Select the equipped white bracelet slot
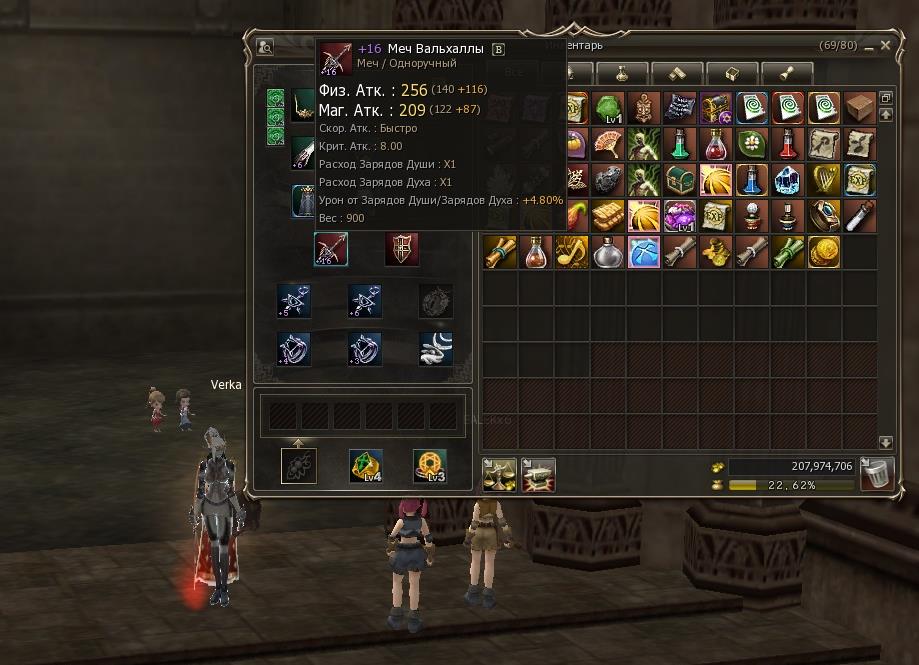Viewport: 919px width, 665px height. 436,349
